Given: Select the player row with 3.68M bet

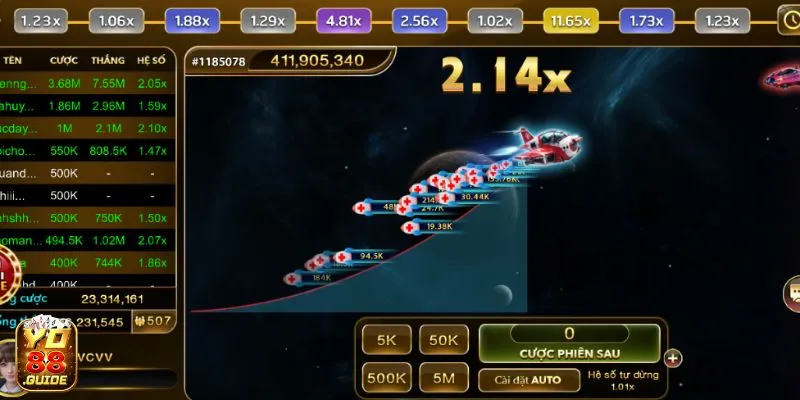Looking at the screenshot, I should click(x=88, y=83).
